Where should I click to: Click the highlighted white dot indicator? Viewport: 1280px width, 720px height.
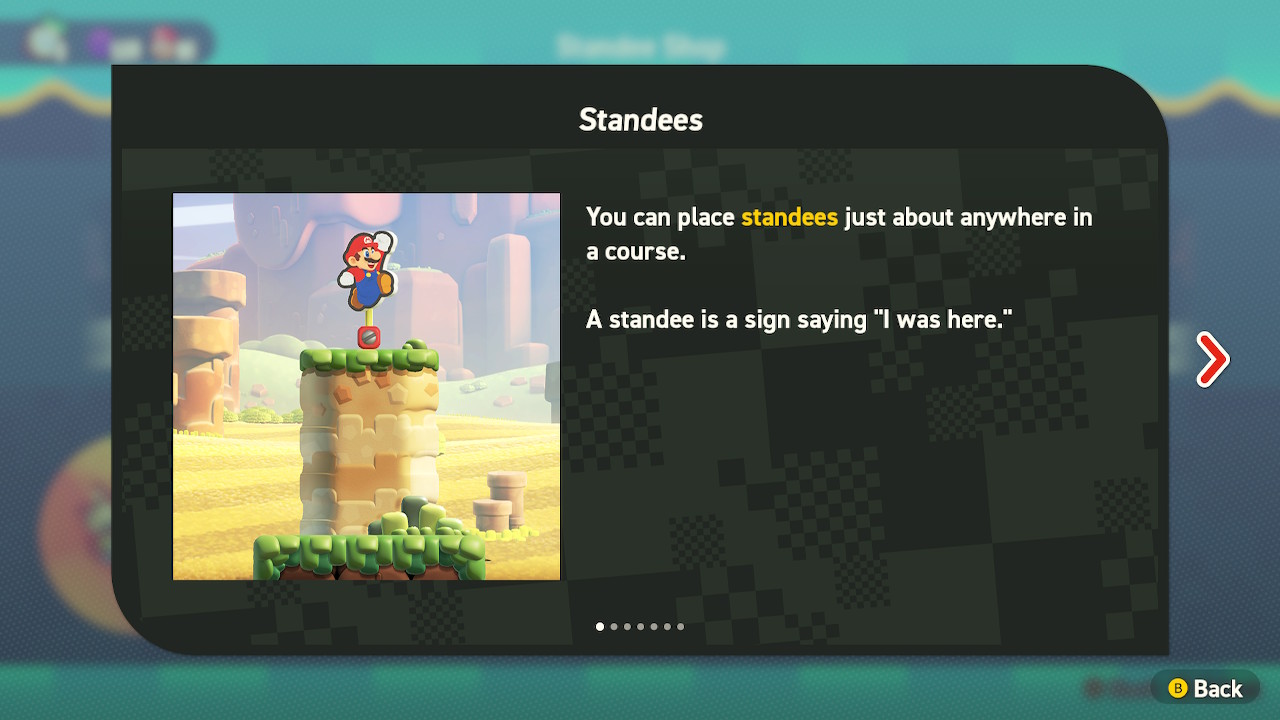coord(600,627)
